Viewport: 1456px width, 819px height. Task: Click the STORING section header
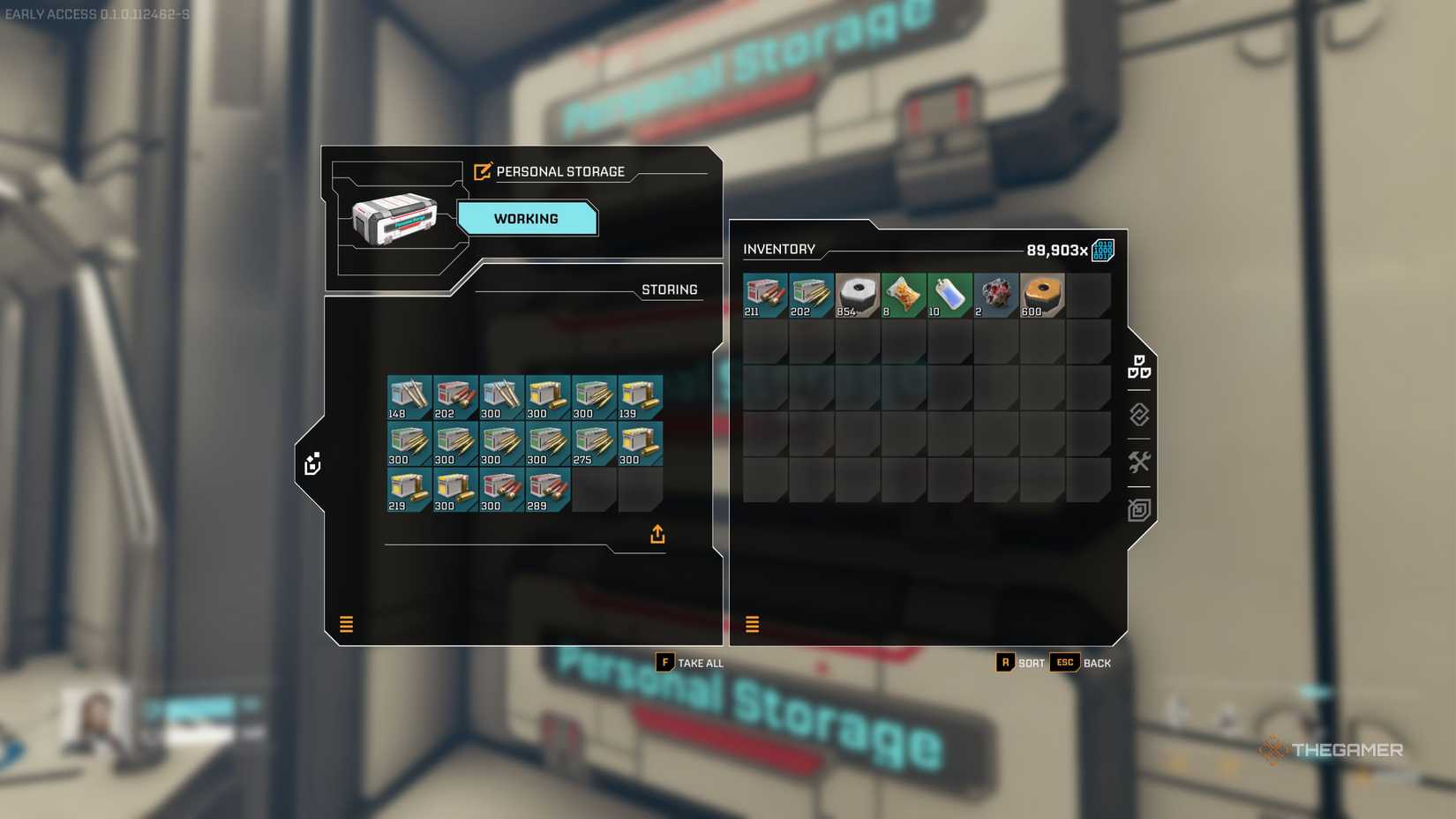[669, 289]
